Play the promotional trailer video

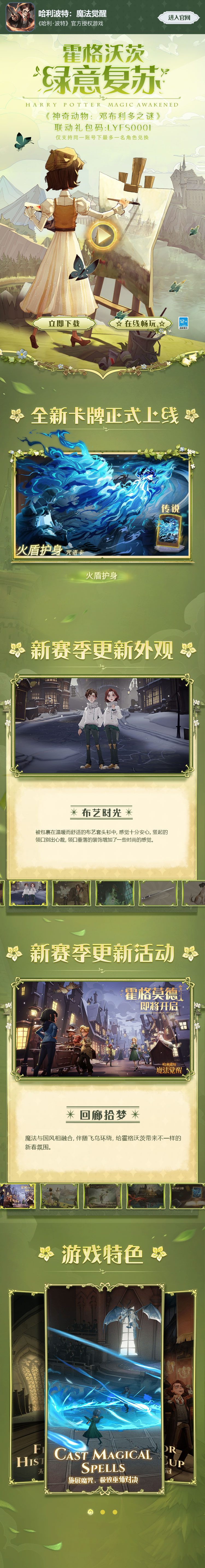[103, 235]
